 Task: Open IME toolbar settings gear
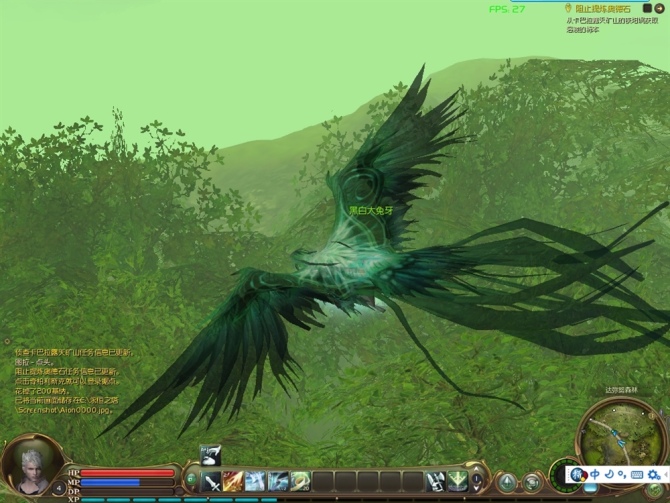click(653, 474)
